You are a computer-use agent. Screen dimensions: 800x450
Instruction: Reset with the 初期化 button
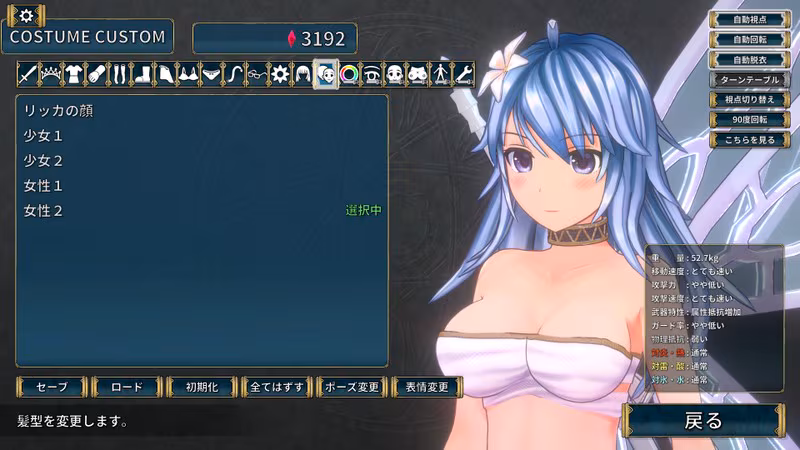point(201,387)
